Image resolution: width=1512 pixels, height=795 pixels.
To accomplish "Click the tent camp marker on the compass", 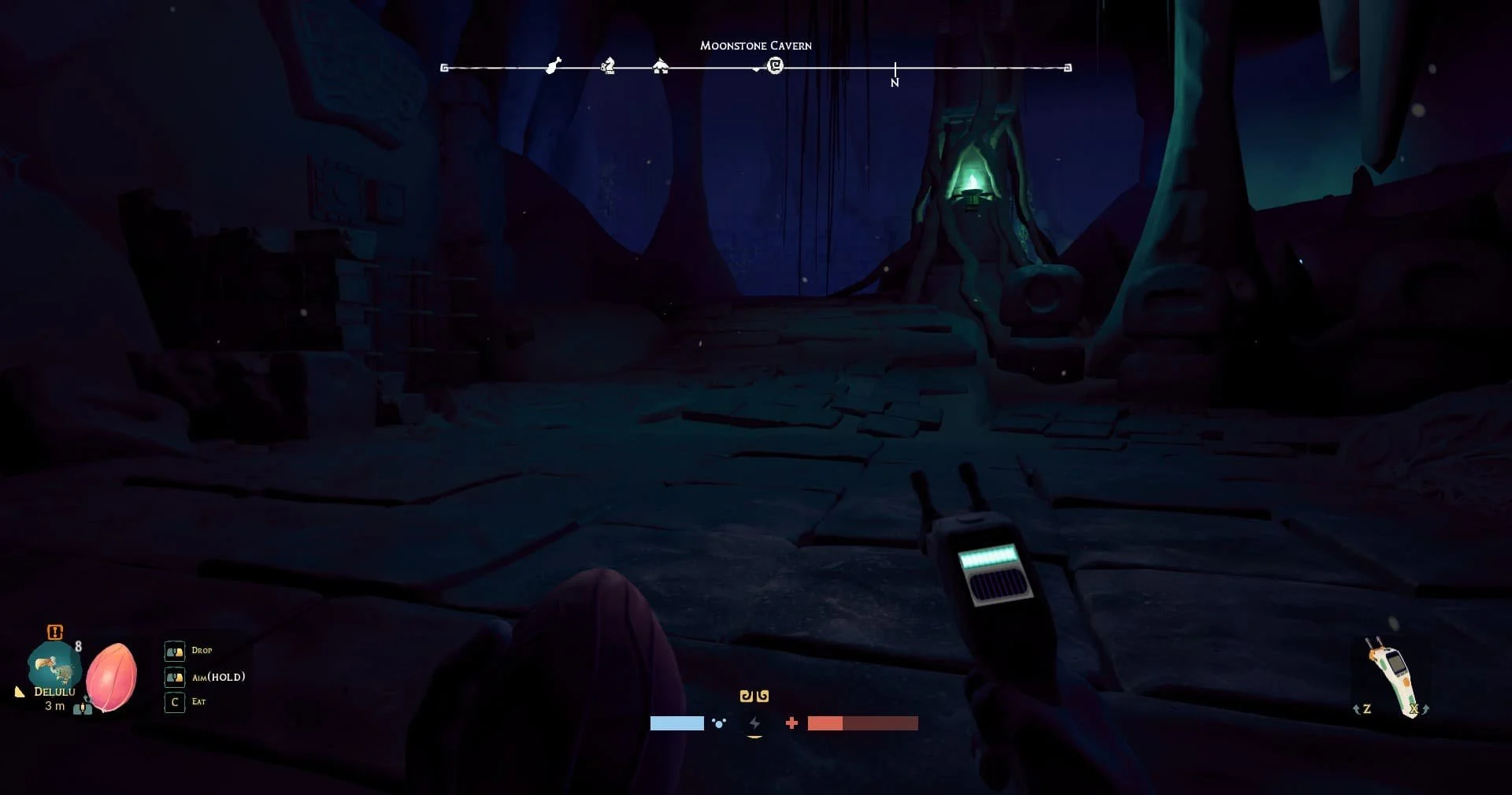I will coord(661,67).
